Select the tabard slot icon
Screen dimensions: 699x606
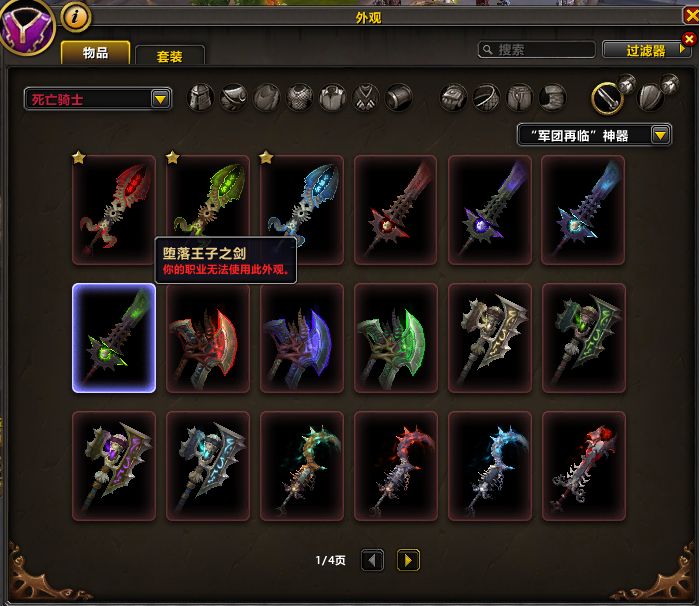point(366,98)
